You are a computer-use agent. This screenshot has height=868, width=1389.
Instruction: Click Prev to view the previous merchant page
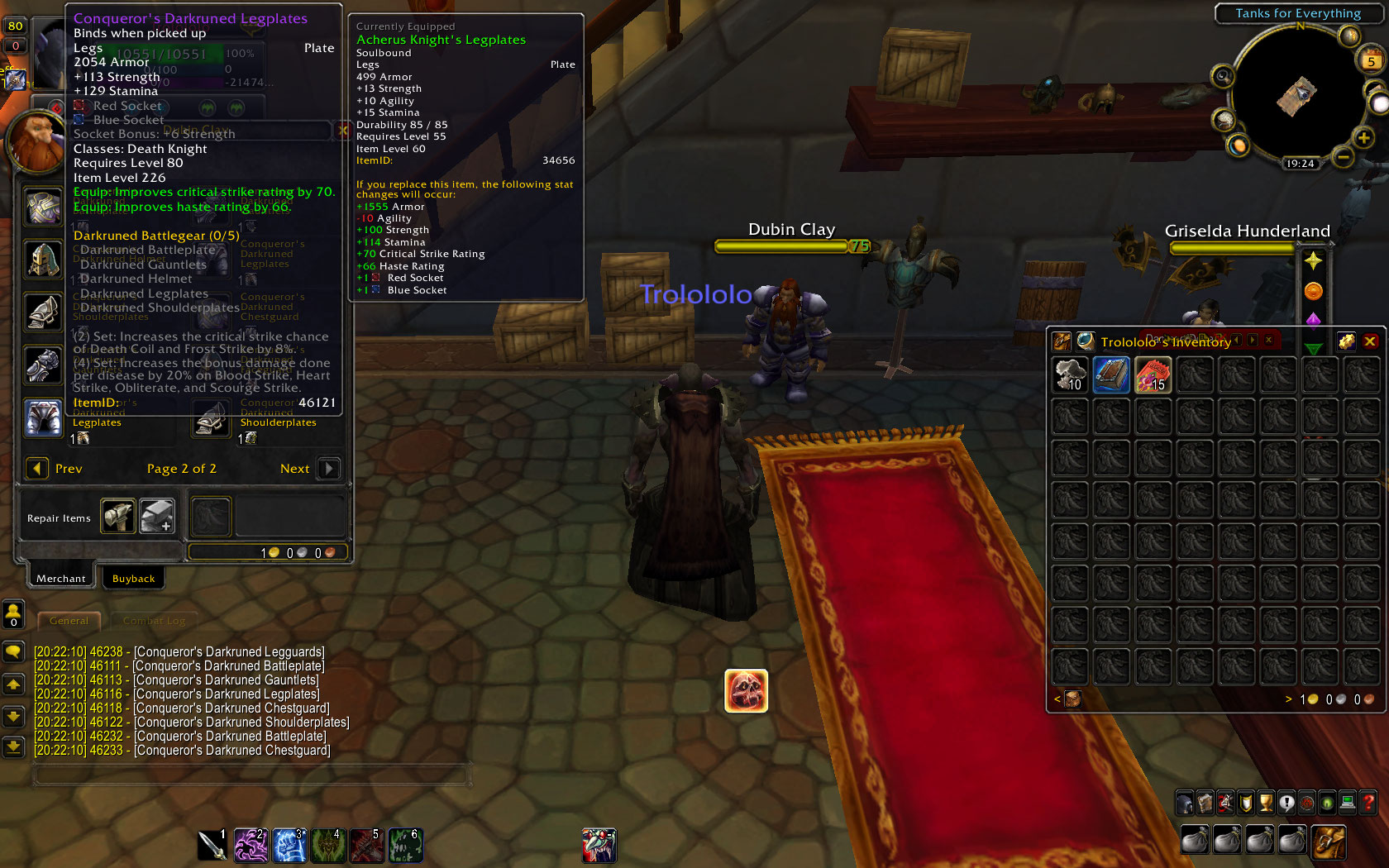(x=36, y=469)
